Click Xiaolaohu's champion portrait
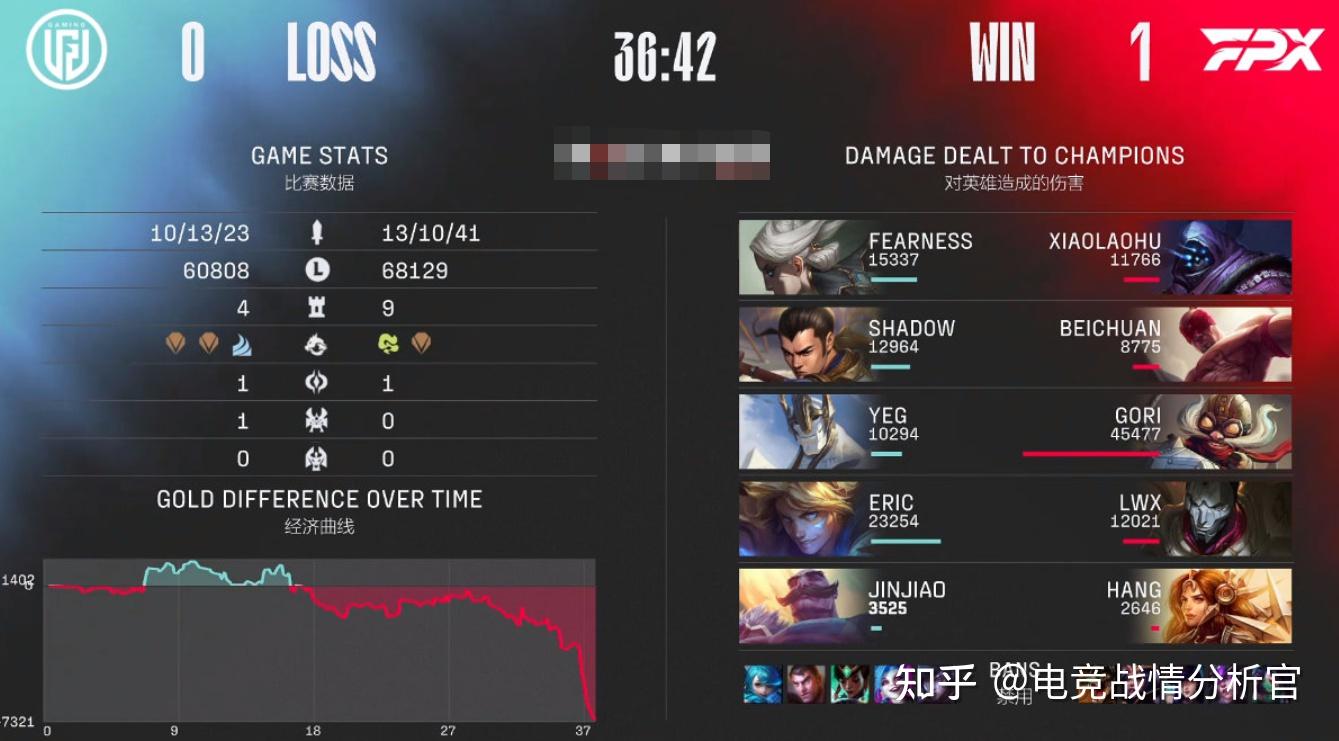The image size is (1339, 741). coord(1232,258)
